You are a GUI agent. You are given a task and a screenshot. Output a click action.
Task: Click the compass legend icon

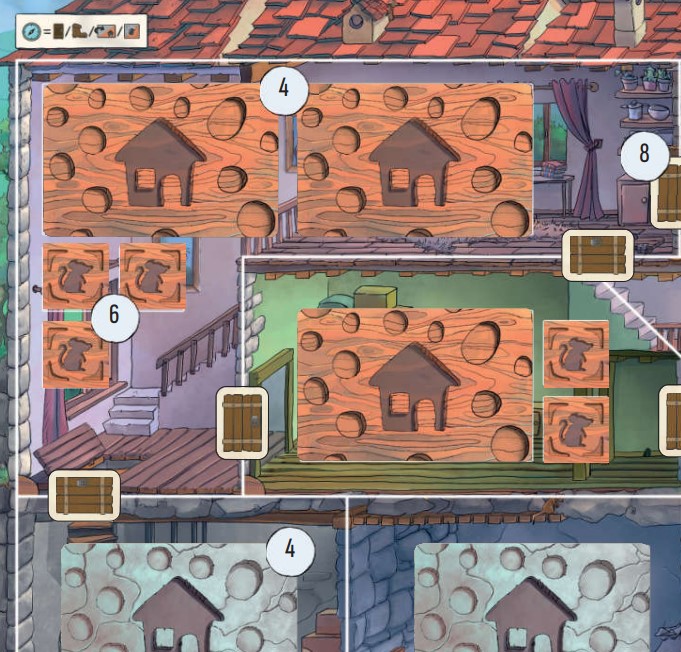tap(32, 33)
